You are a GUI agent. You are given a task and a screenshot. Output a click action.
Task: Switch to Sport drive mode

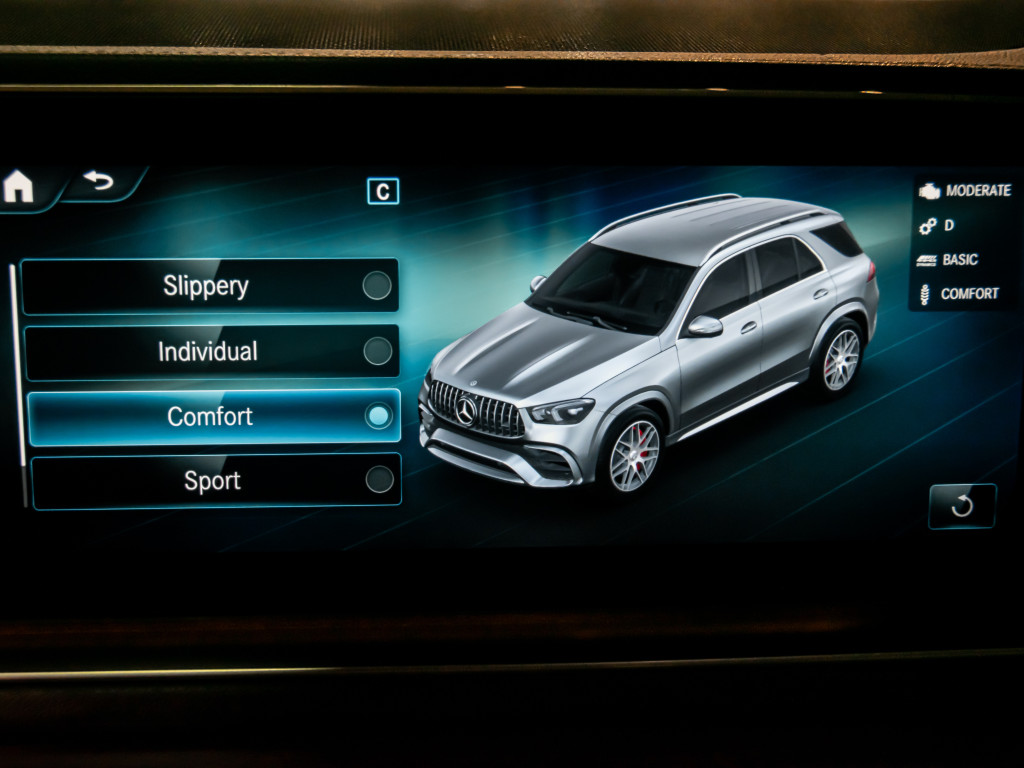pos(215,481)
